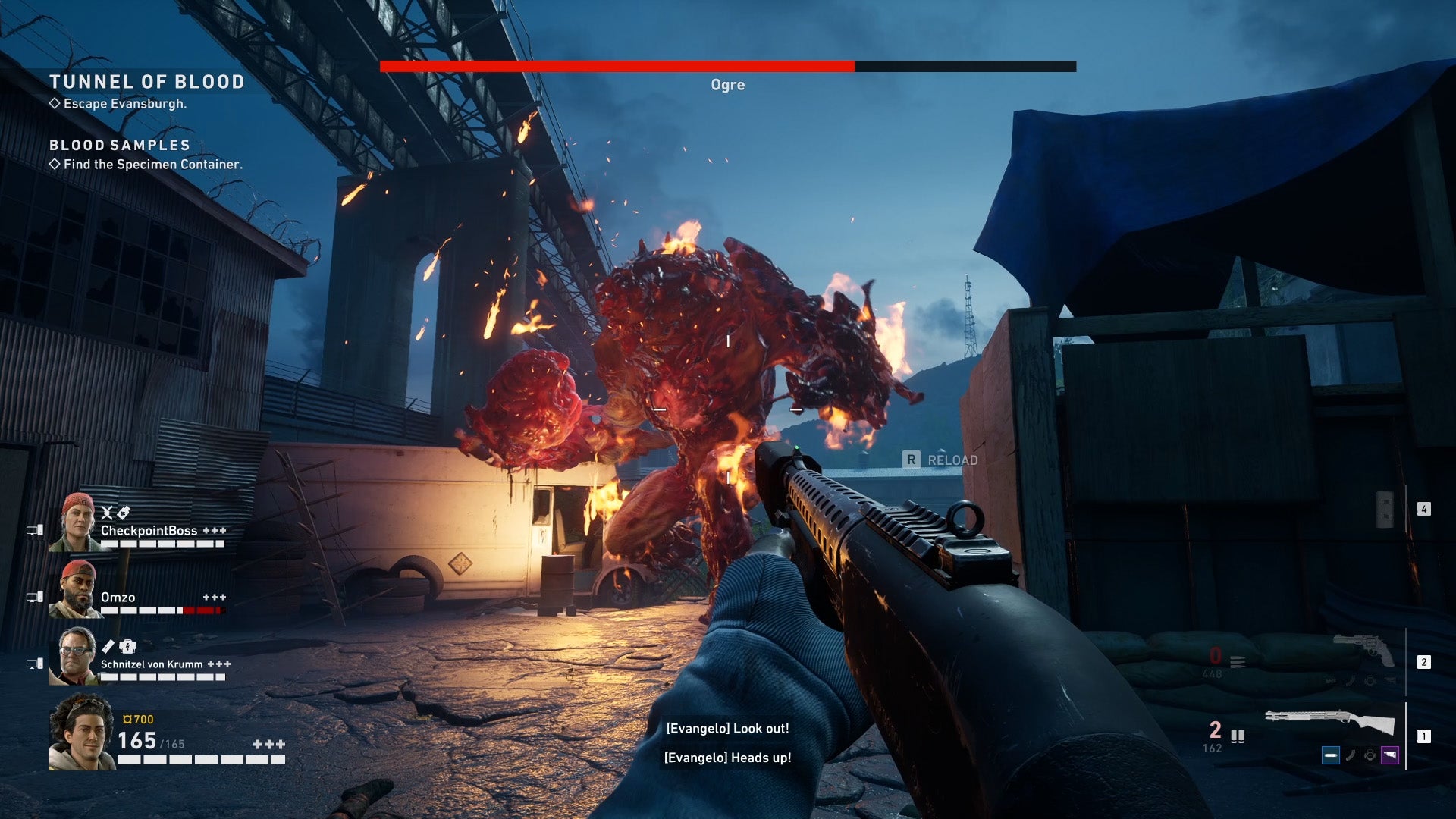Click the [Evangelo] Look out! chat message
This screenshot has width=1456, height=819.
point(726,729)
